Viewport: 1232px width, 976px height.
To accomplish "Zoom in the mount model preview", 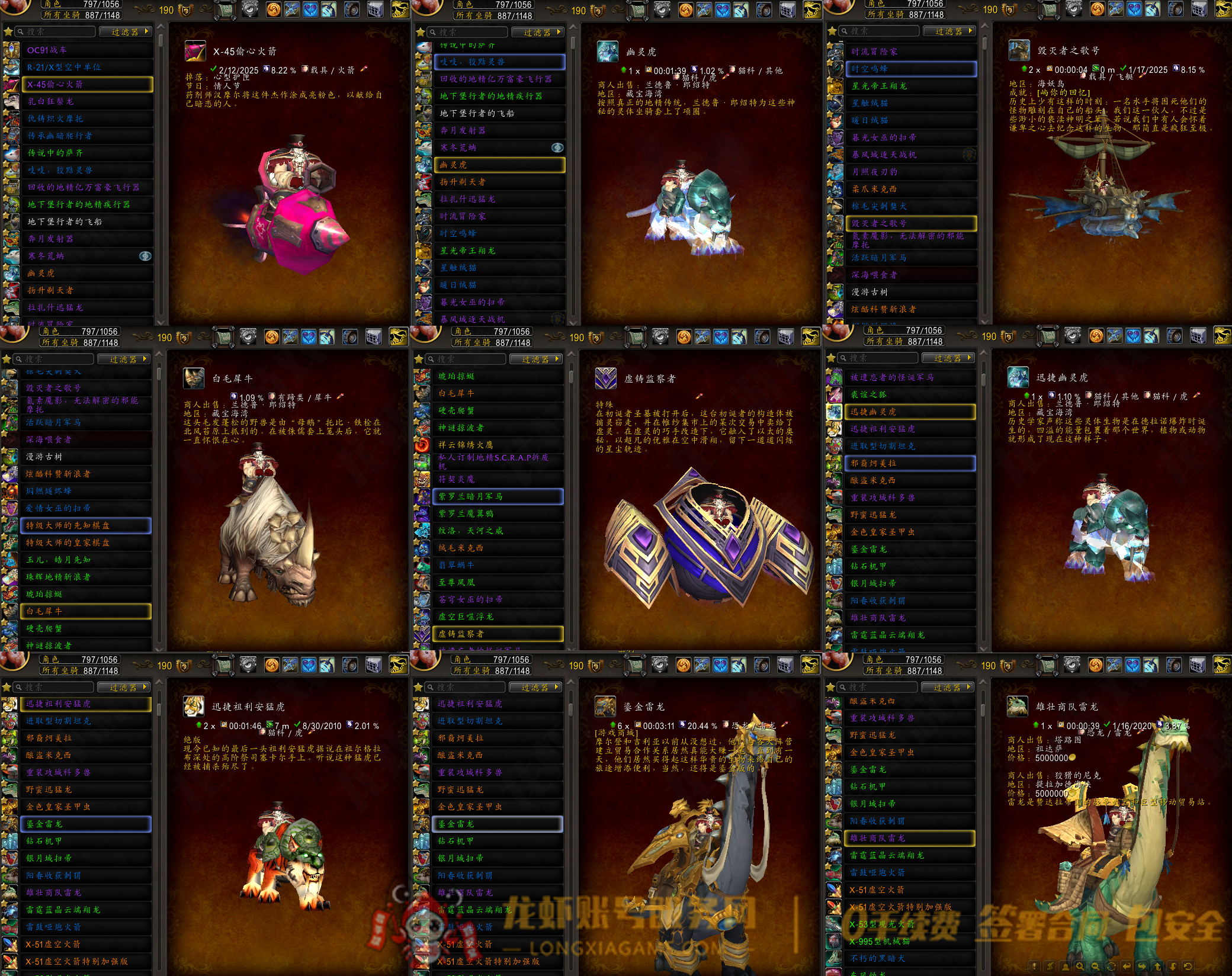I will pos(1080,966).
